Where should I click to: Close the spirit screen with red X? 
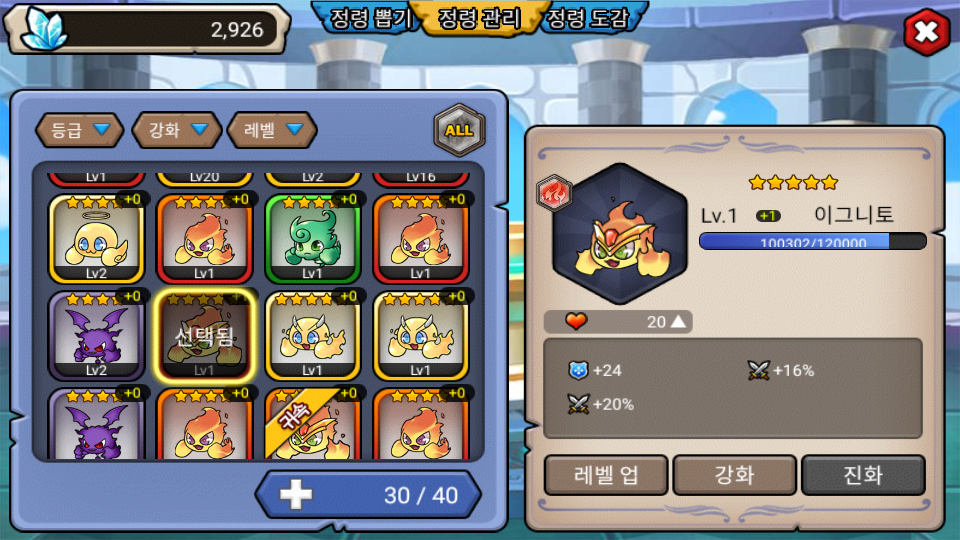click(926, 34)
